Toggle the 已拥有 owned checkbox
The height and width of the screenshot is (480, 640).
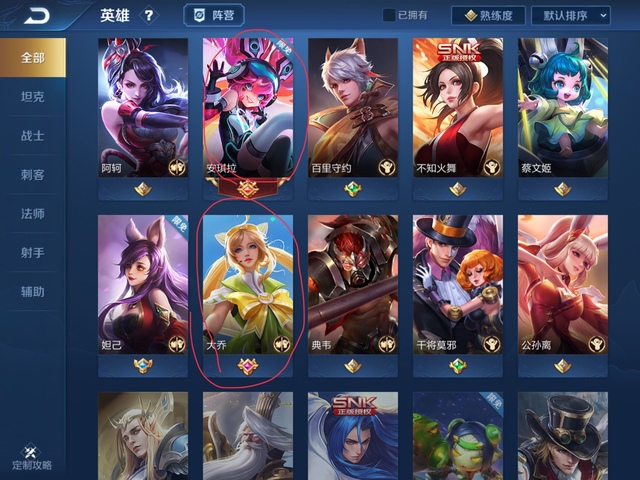coord(389,16)
